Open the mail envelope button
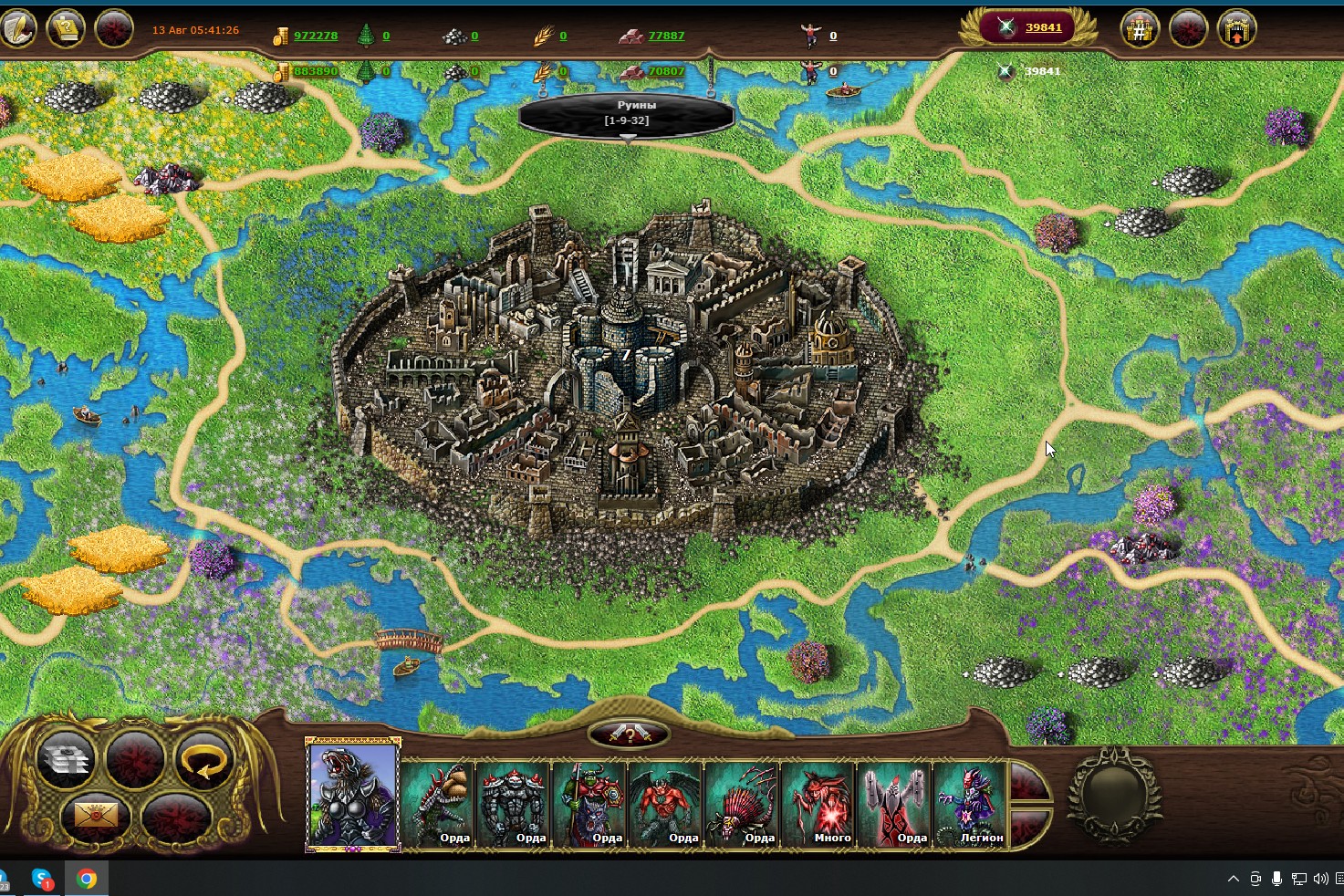This screenshot has width=1344, height=896. point(96,813)
